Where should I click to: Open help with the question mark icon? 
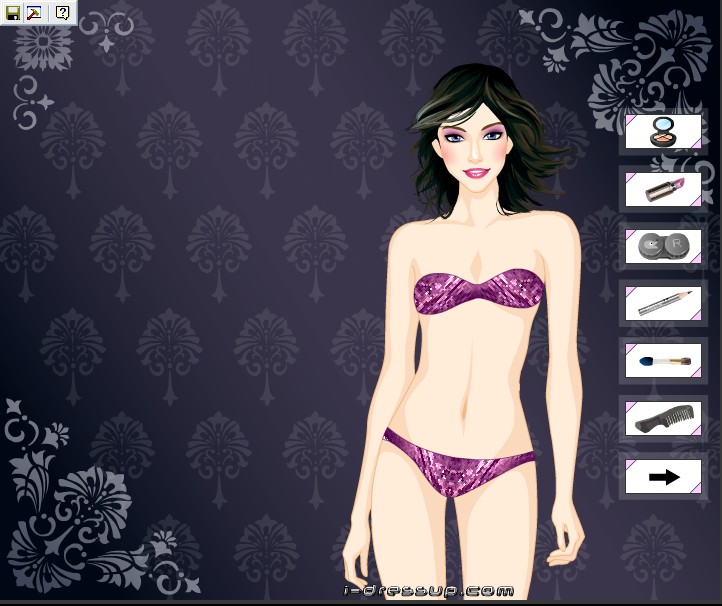coord(62,13)
